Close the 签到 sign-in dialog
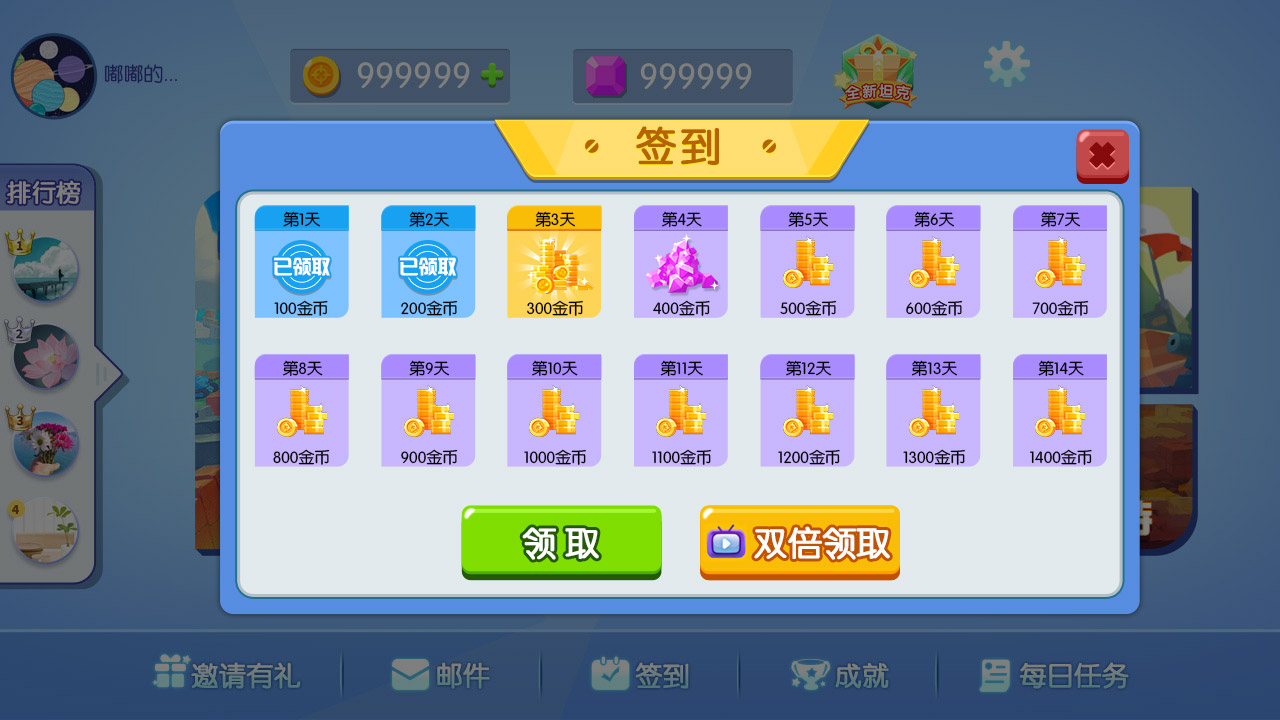The width and height of the screenshot is (1280, 720). click(1102, 156)
